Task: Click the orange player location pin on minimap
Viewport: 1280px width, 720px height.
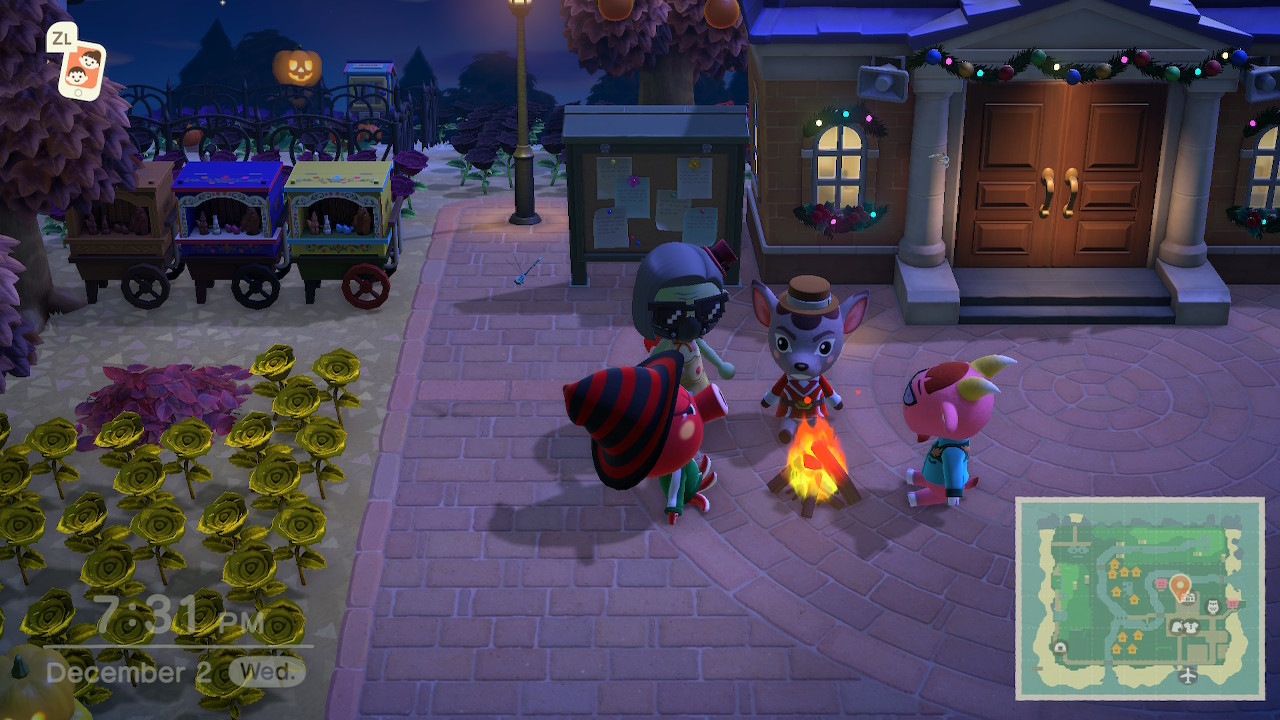Action: coord(1179,584)
